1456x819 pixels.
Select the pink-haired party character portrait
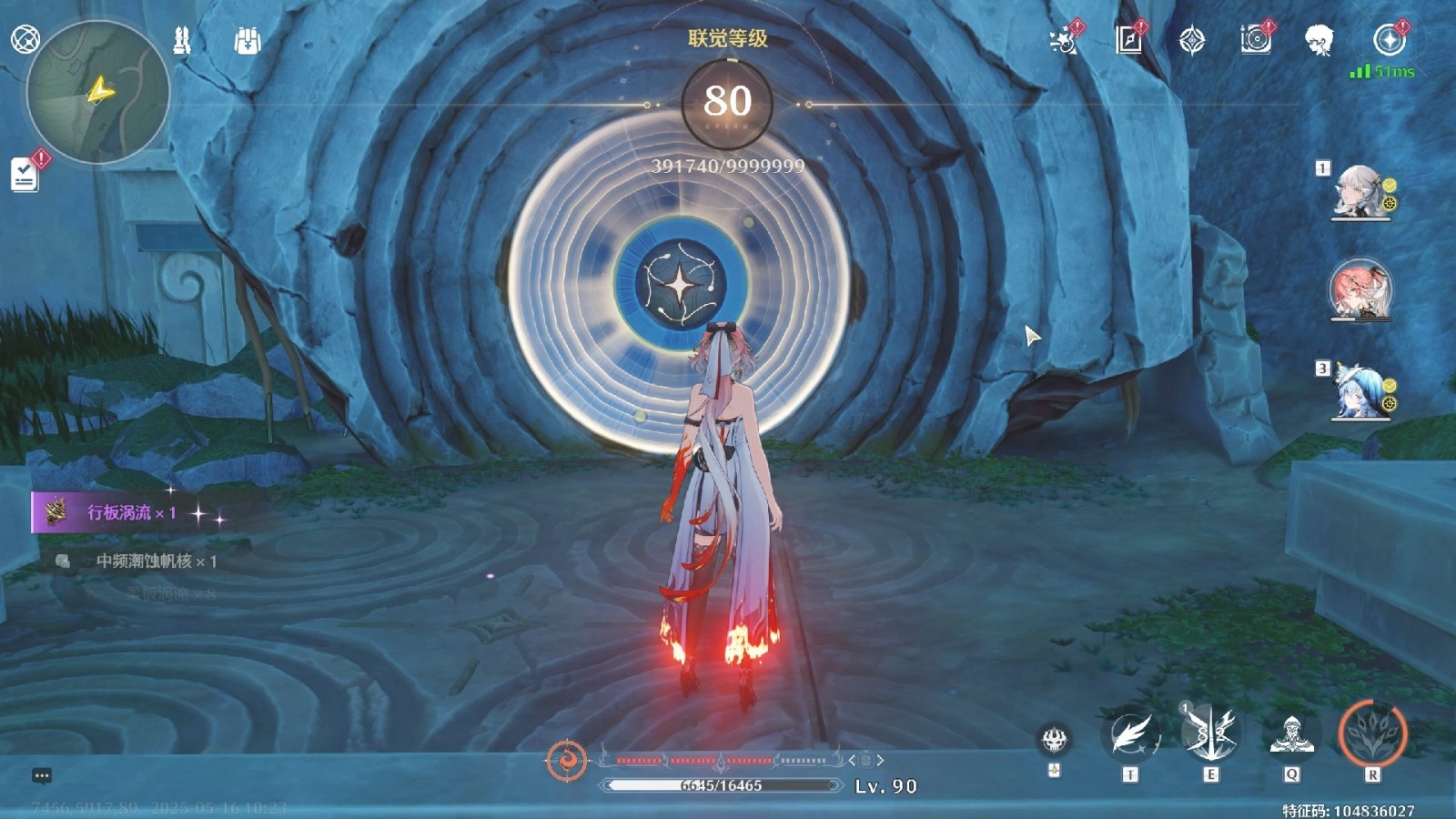(x=1360, y=289)
